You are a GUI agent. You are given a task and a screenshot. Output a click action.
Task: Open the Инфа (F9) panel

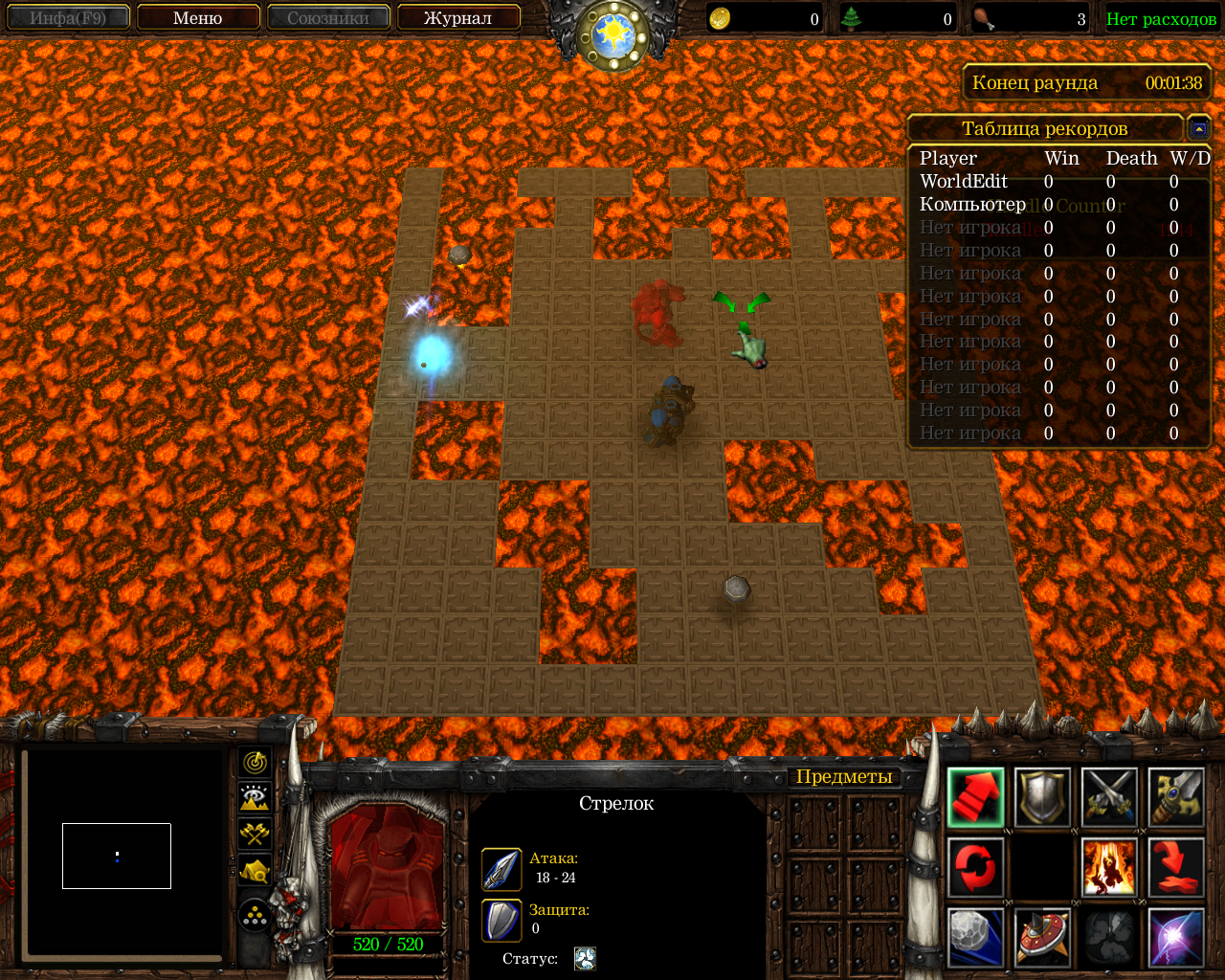tap(68, 18)
